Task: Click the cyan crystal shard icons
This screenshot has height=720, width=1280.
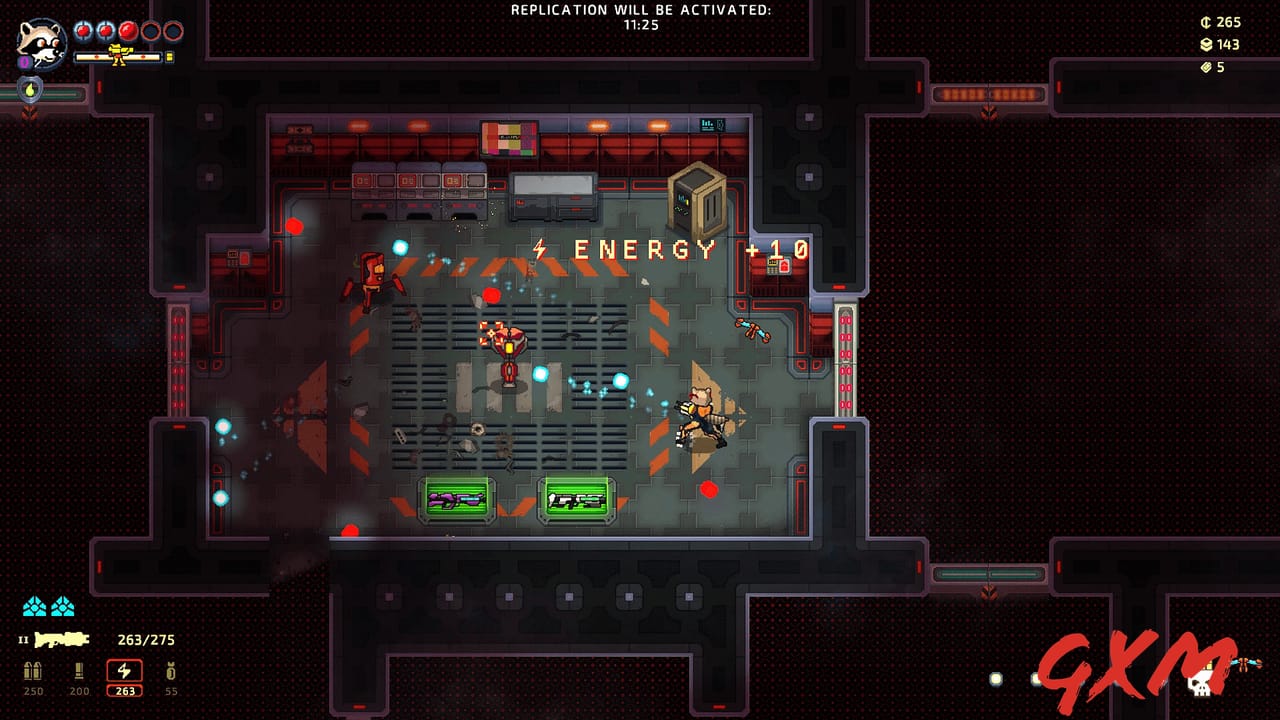Action: (49, 606)
